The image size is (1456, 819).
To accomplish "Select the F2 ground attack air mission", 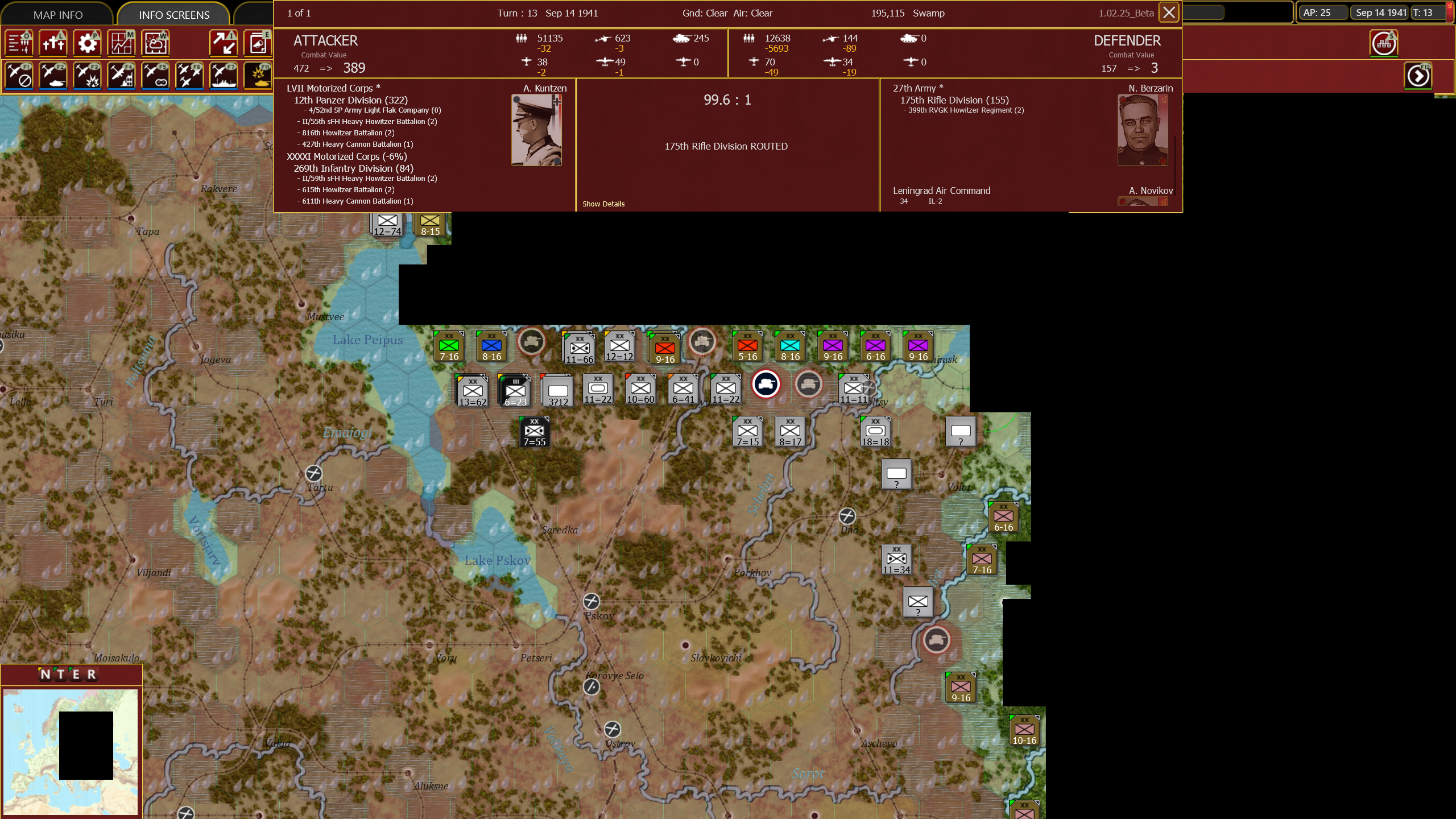I will [54, 76].
